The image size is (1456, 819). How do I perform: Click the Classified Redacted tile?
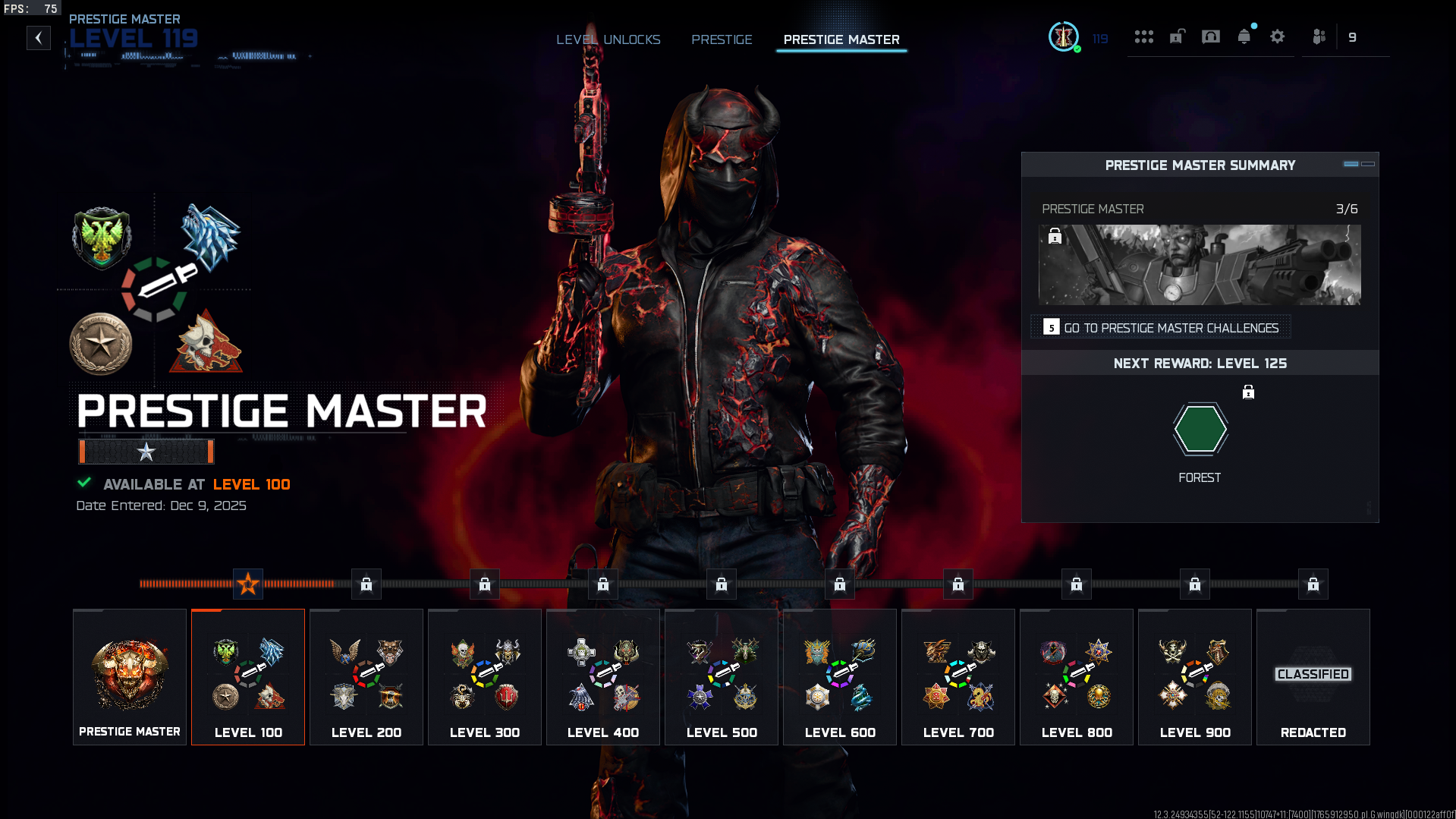point(1313,677)
